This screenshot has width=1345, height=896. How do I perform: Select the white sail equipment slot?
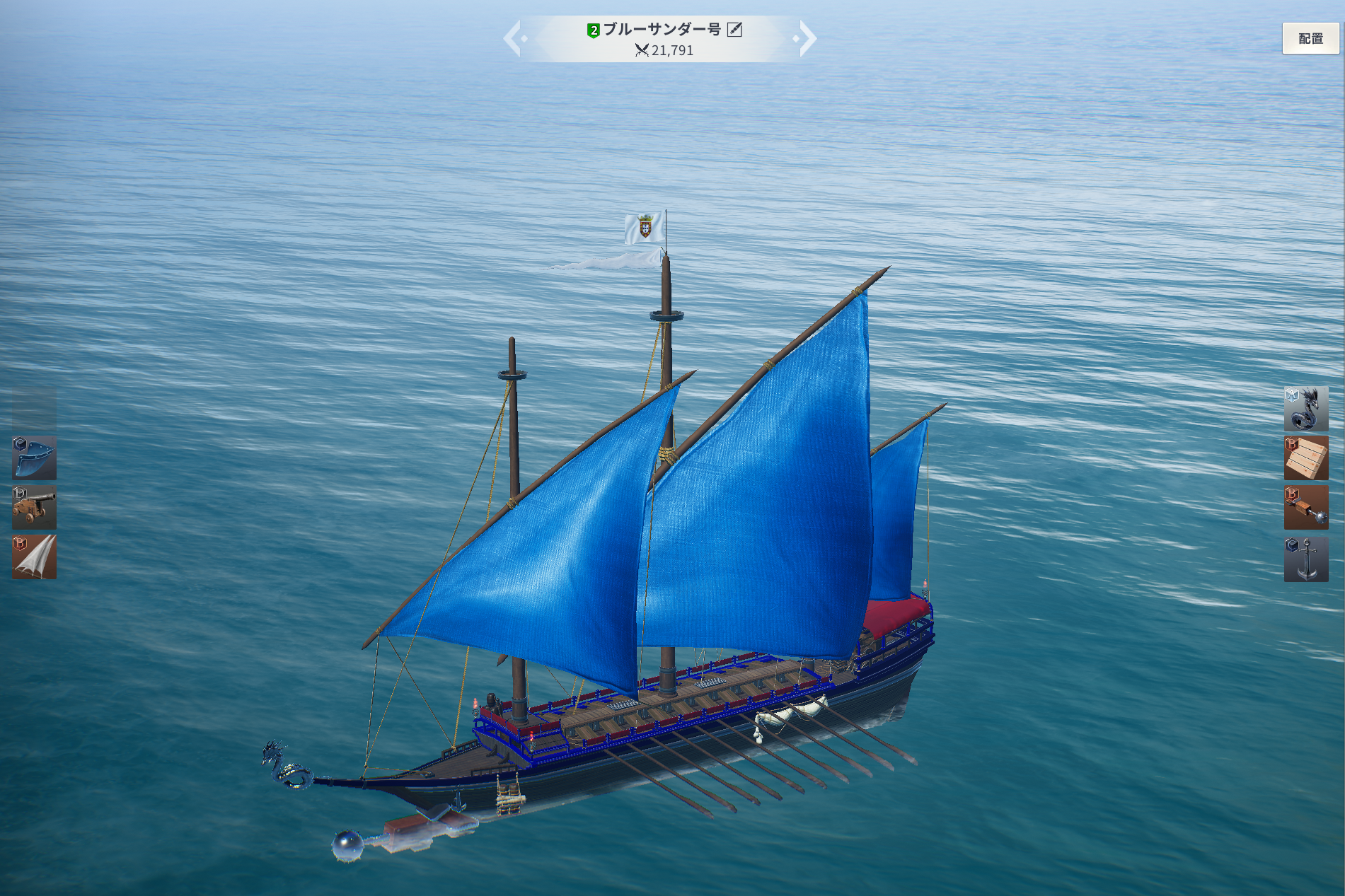tap(34, 557)
